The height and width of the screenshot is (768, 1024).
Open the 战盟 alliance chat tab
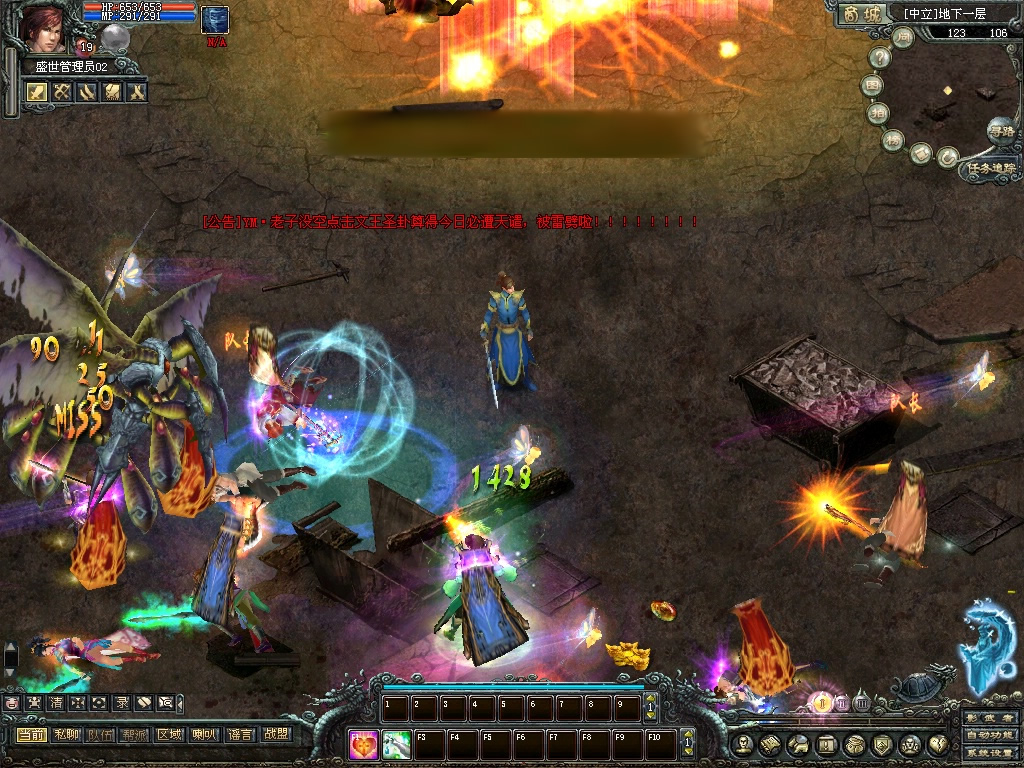coord(275,735)
